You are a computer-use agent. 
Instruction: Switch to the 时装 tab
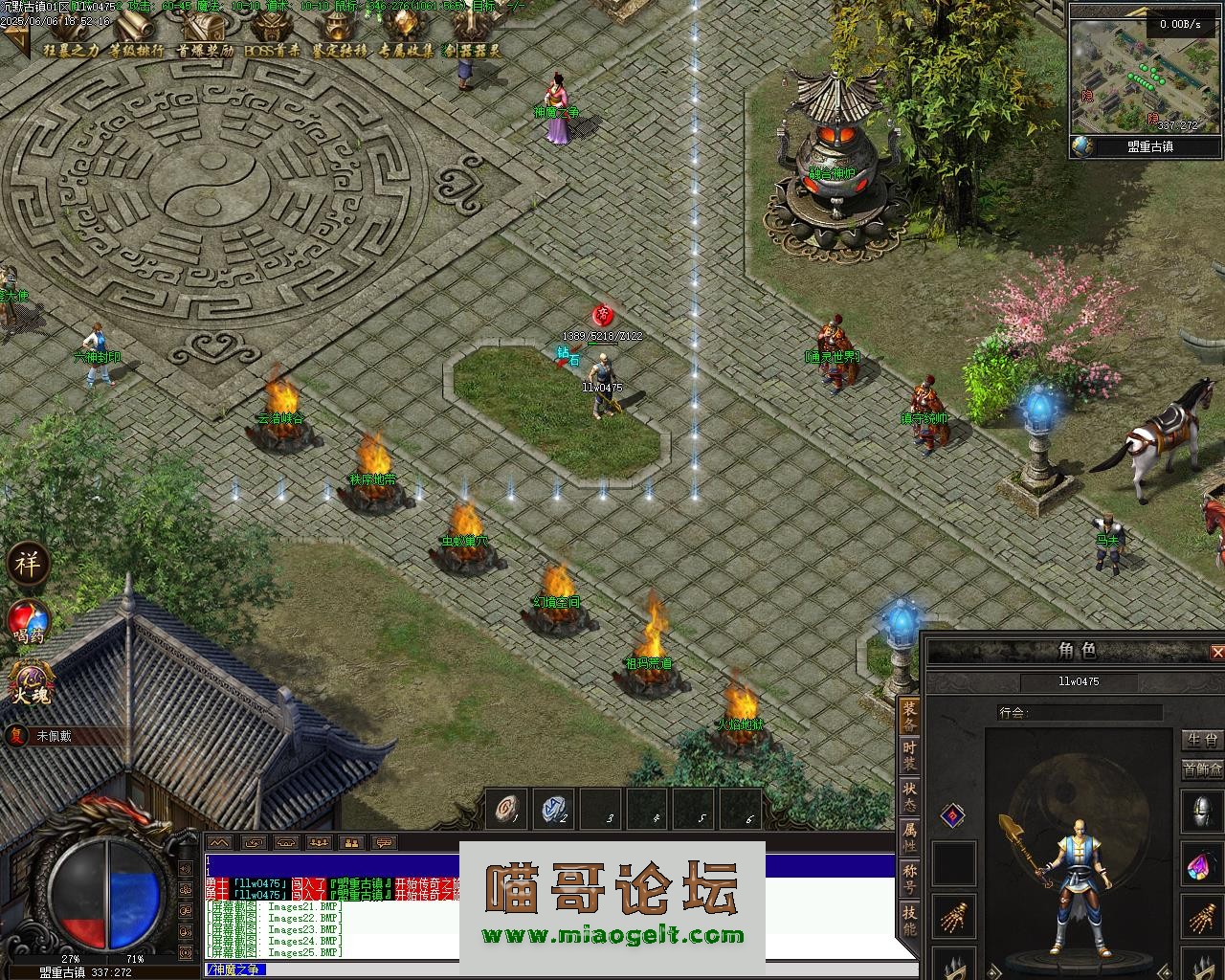point(909,756)
